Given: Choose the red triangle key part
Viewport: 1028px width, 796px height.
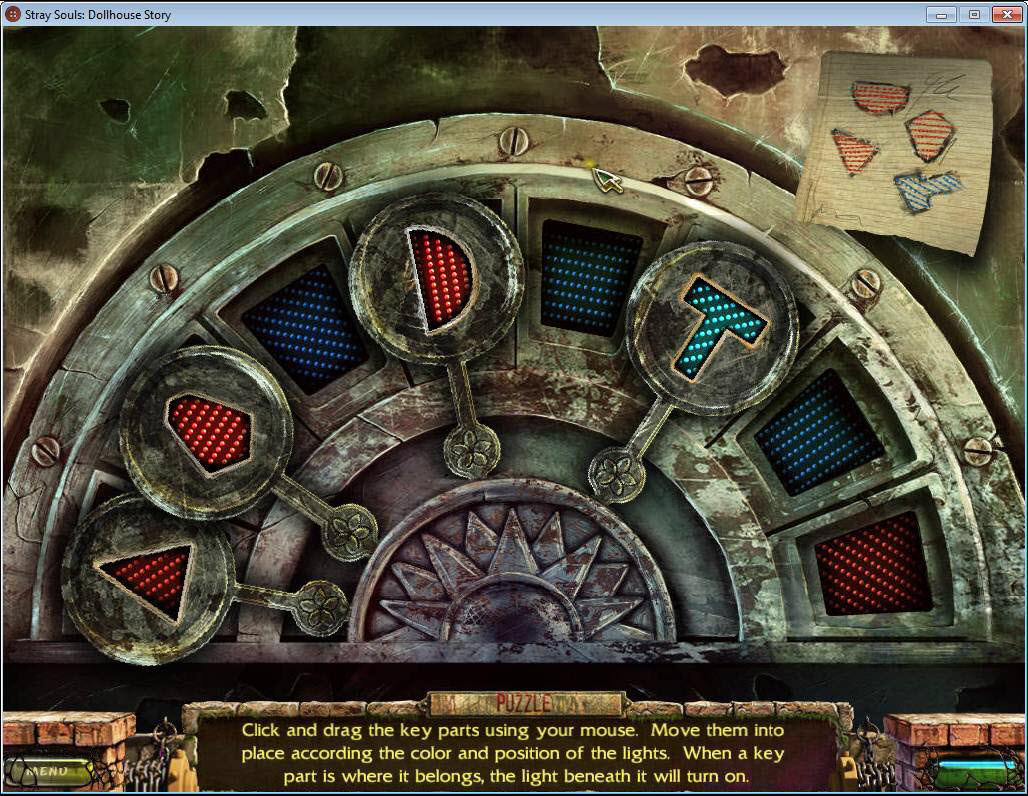Looking at the screenshot, I should click(x=150, y=578).
